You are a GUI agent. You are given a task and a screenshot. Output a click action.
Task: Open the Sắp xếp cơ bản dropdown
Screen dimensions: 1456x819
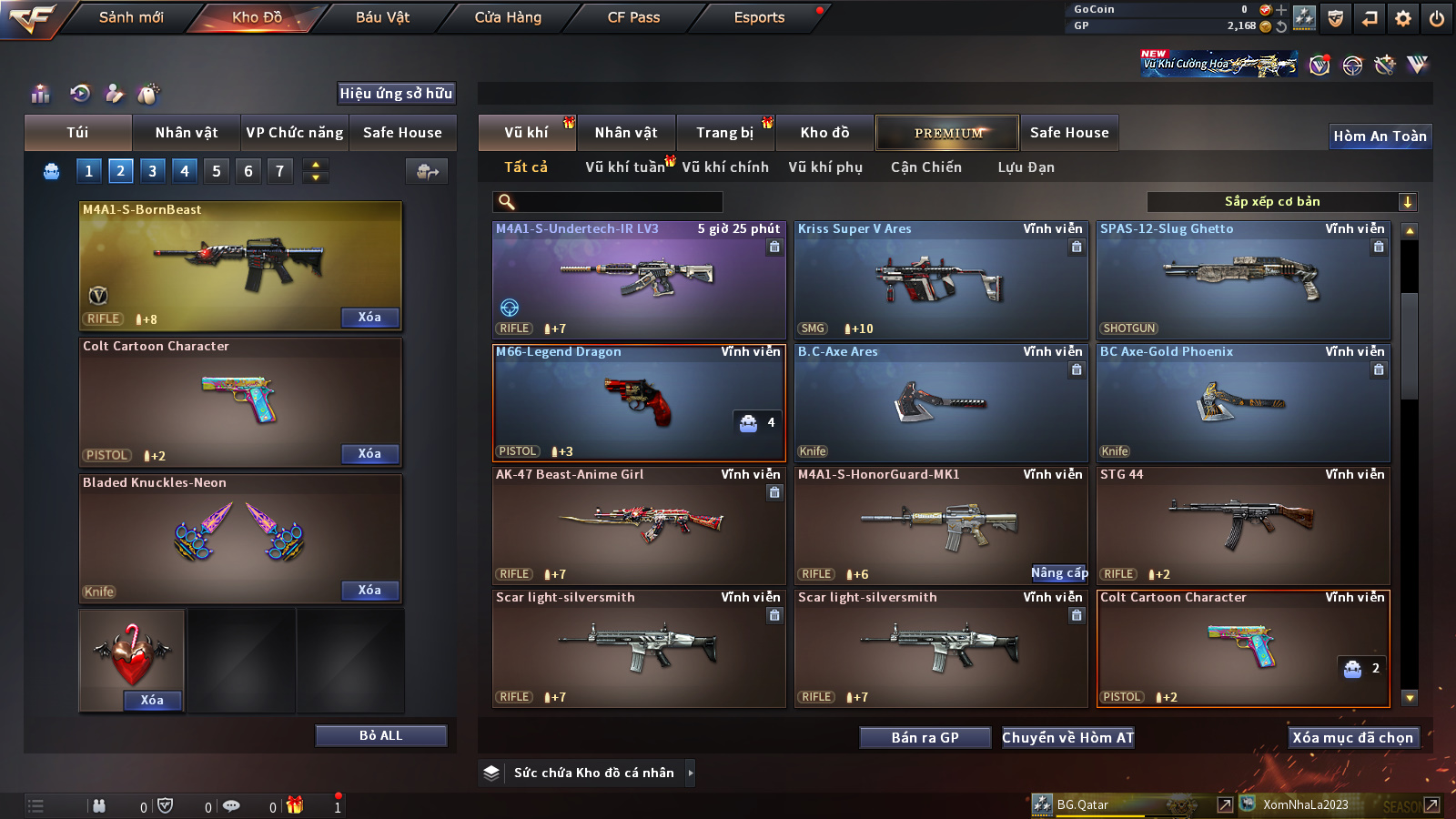click(1281, 202)
